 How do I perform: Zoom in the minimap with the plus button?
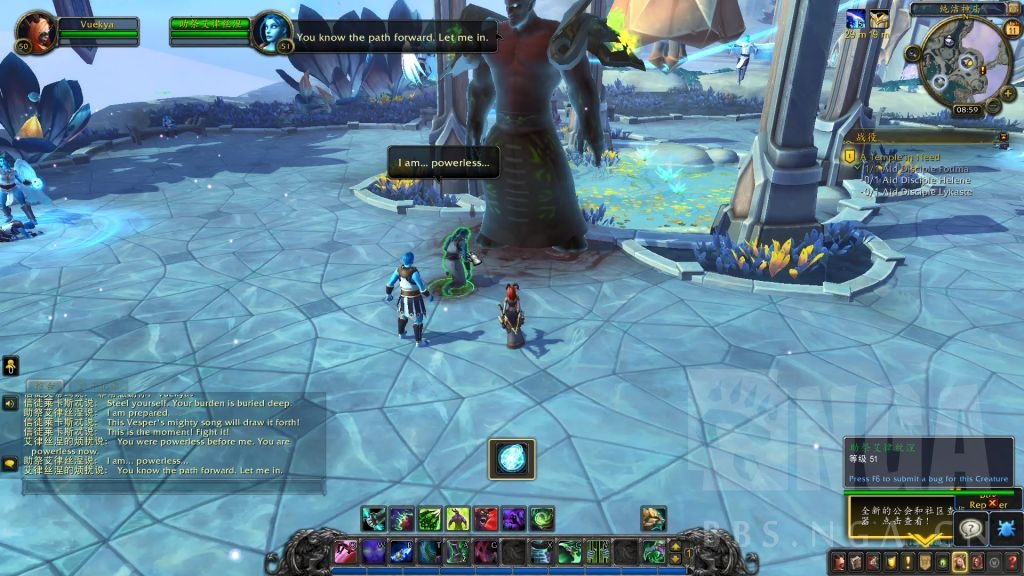coord(1007,92)
